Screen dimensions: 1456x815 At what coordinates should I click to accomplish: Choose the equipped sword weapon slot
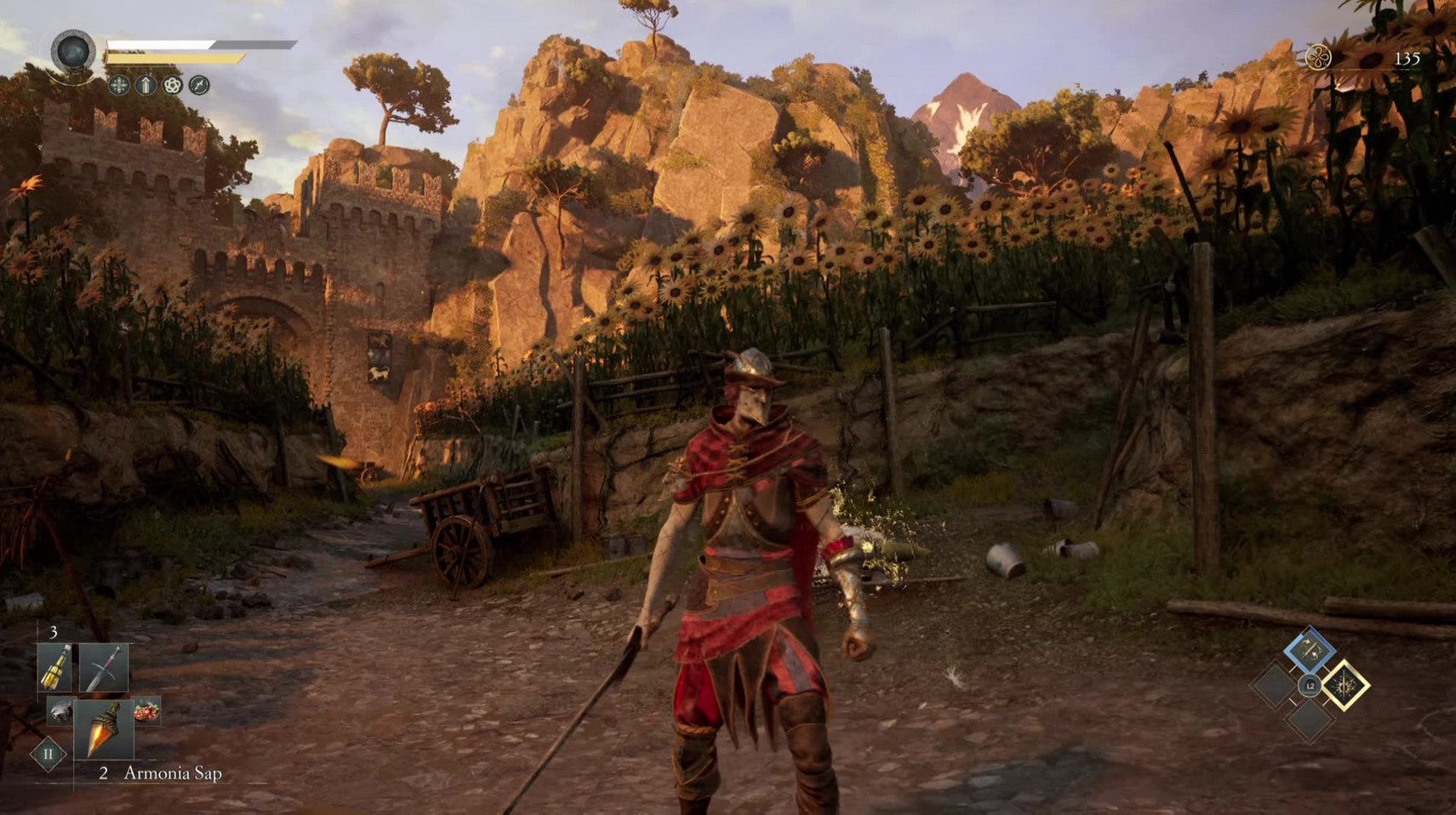pyautogui.click(x=104, y=669)
